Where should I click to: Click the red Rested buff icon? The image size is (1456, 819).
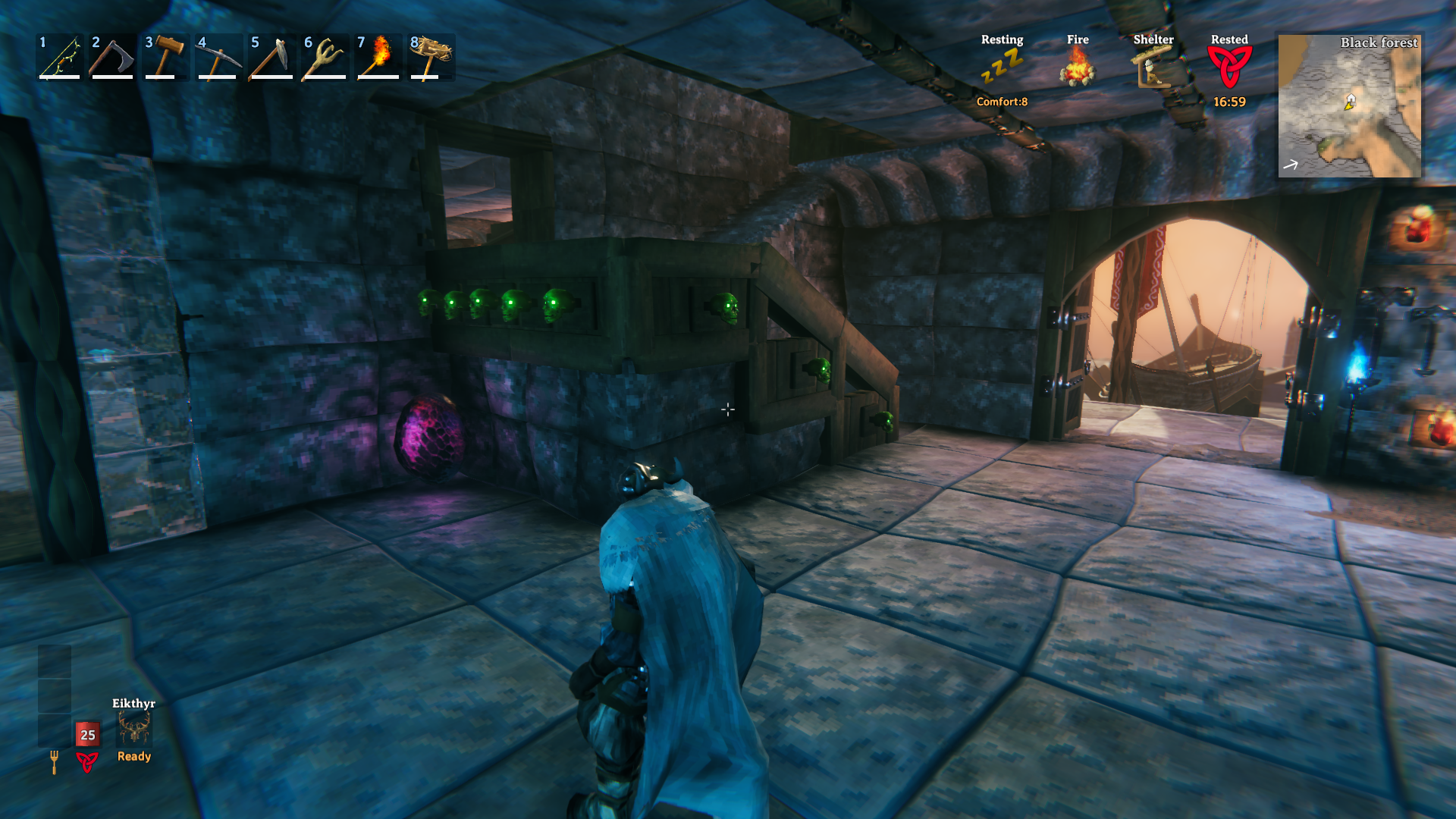(x=1229, y=67)
